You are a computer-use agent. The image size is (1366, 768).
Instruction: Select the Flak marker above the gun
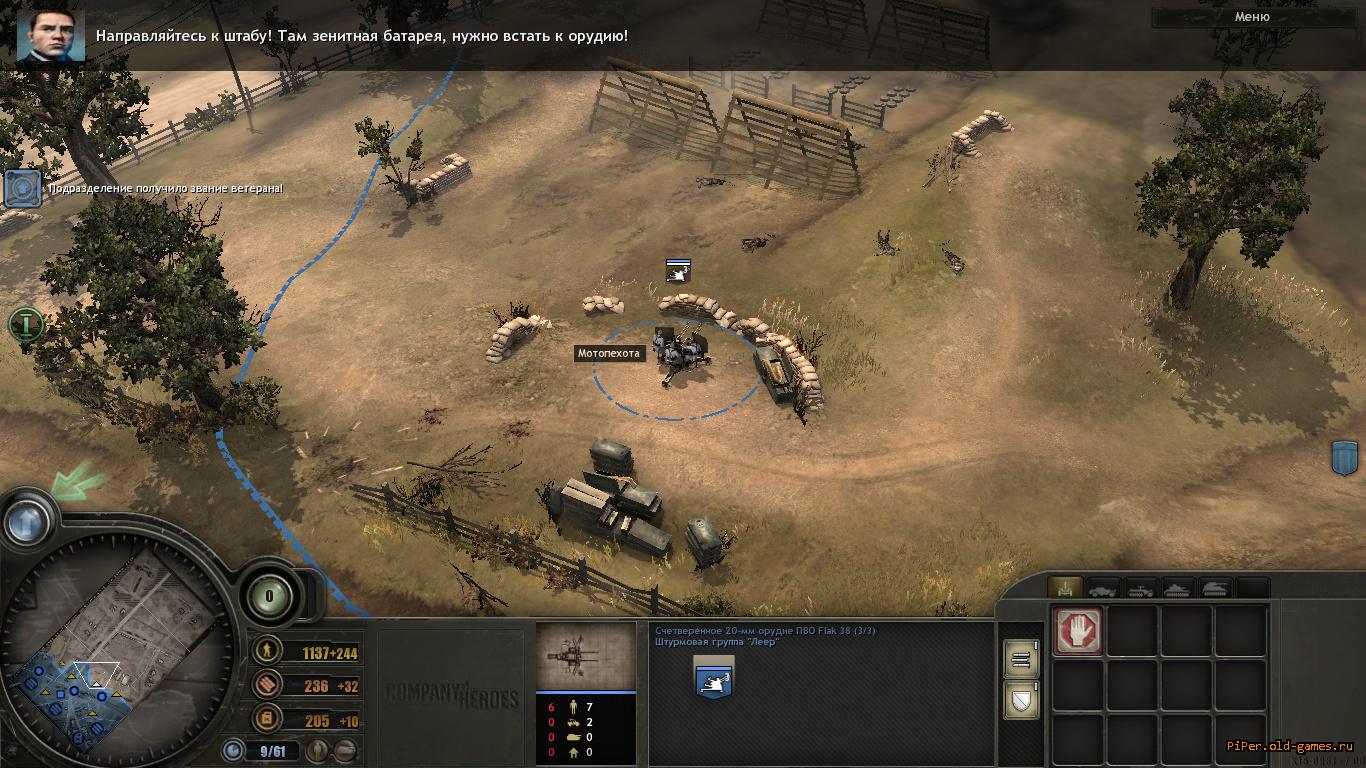coord(679,269)
